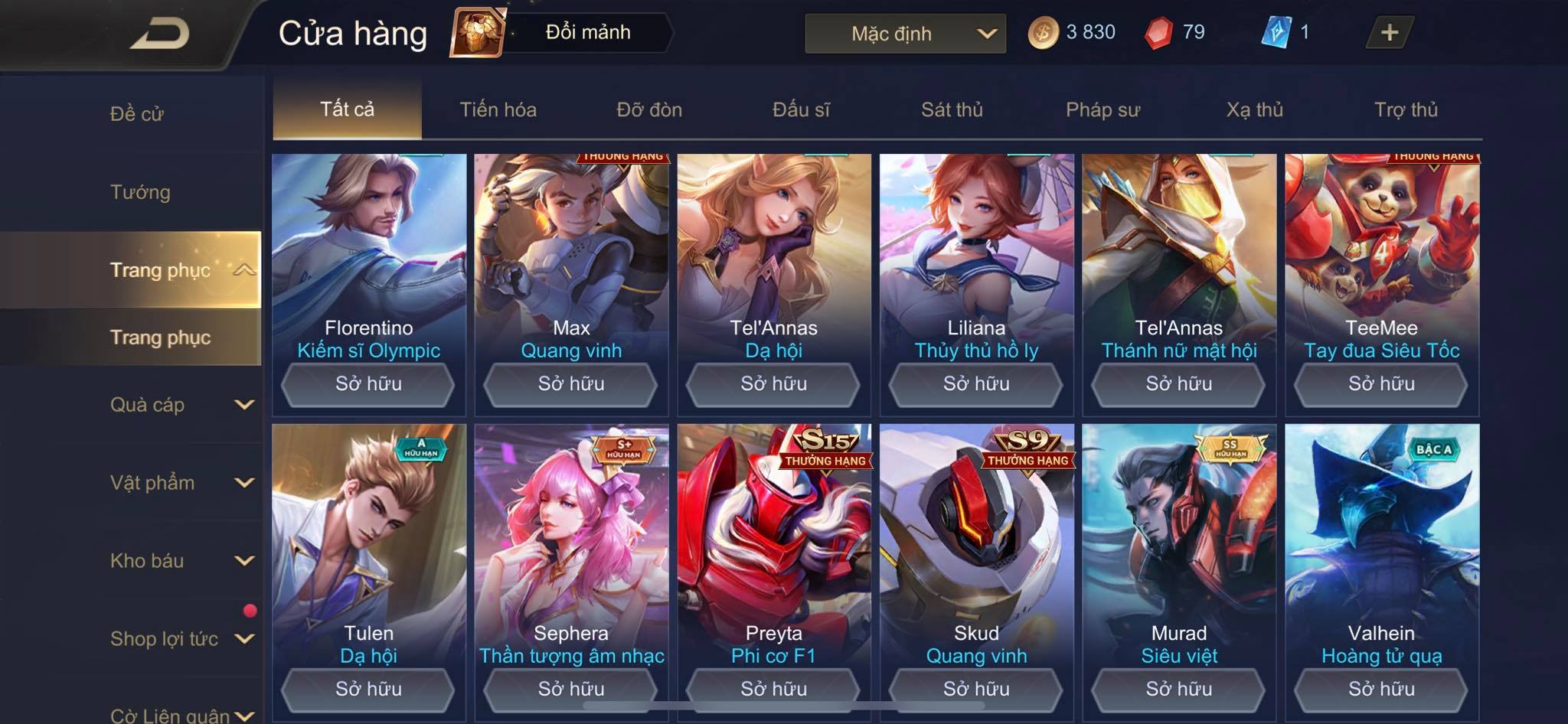Filter skins by Sát thủ

(952, 109)
